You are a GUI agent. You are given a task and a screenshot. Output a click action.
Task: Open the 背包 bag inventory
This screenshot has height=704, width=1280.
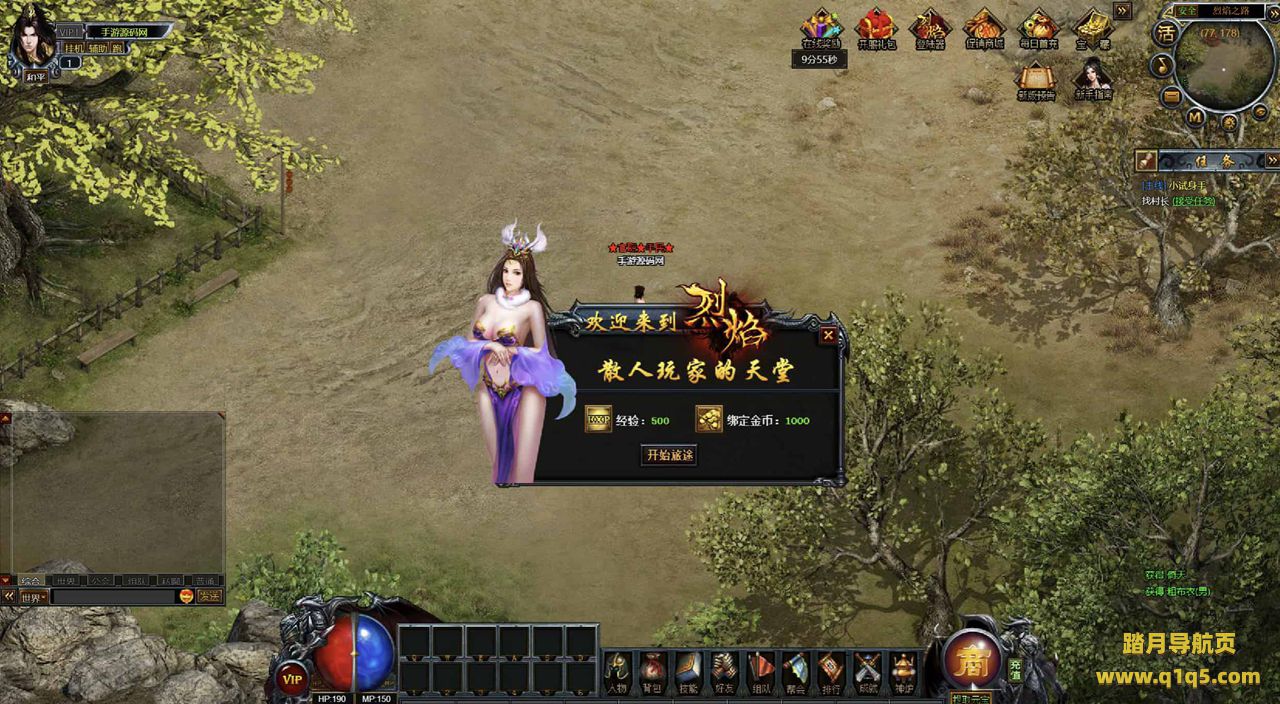point(652,670)
